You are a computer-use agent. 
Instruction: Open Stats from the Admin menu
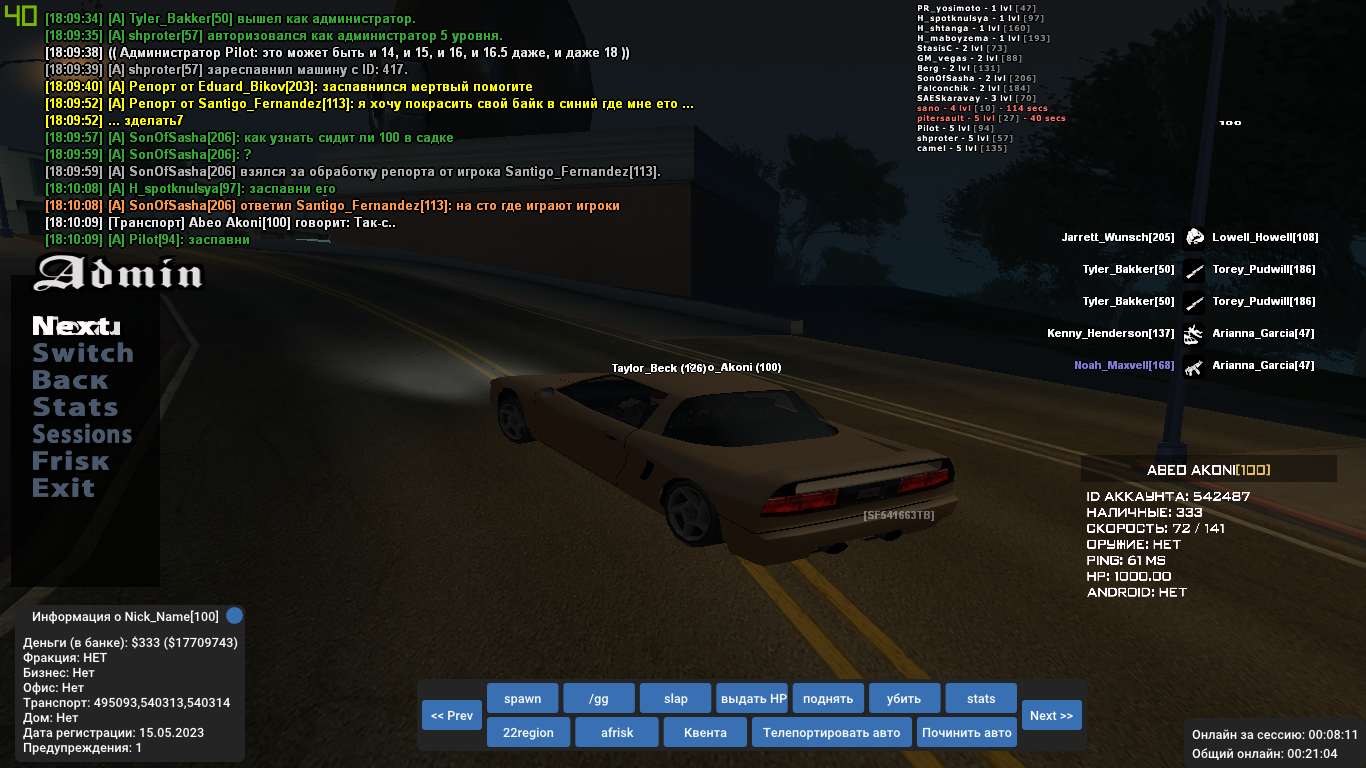point(75,407)
